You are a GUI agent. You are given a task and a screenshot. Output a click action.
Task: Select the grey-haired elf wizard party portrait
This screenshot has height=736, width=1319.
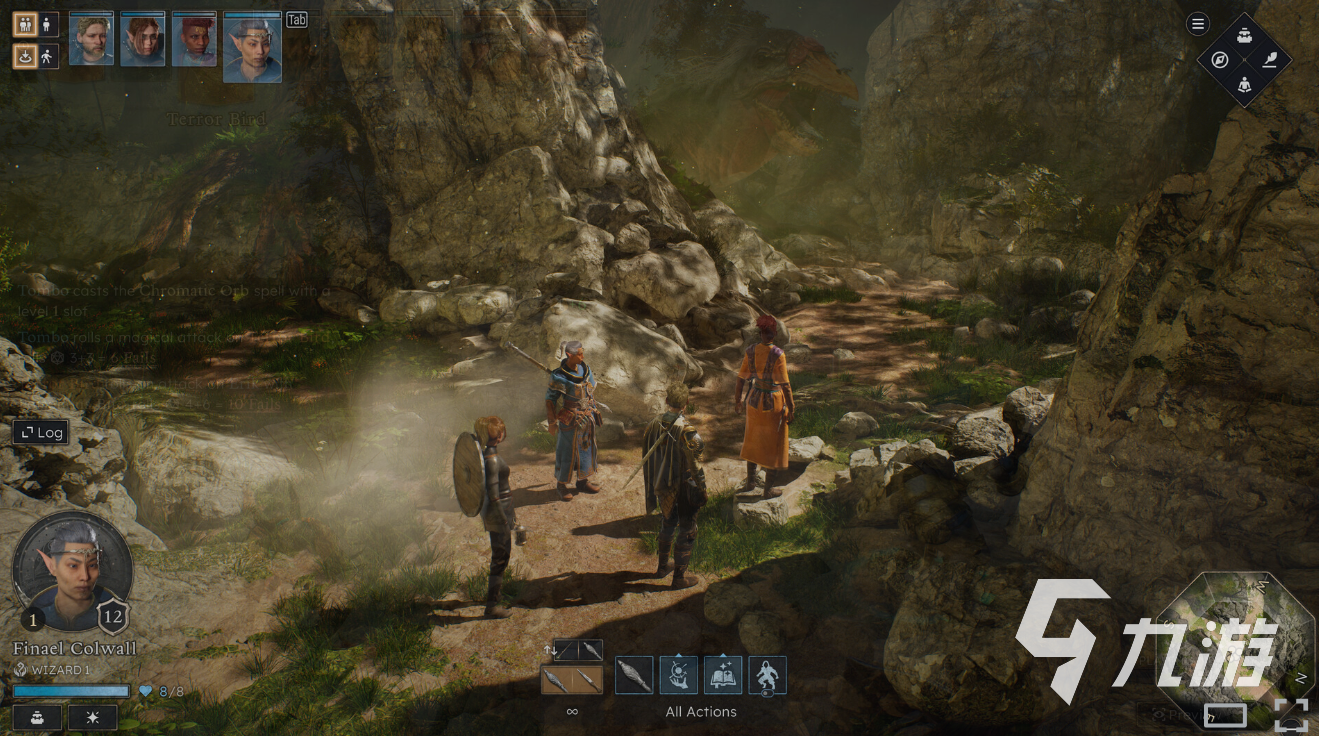tap(252, 47)
